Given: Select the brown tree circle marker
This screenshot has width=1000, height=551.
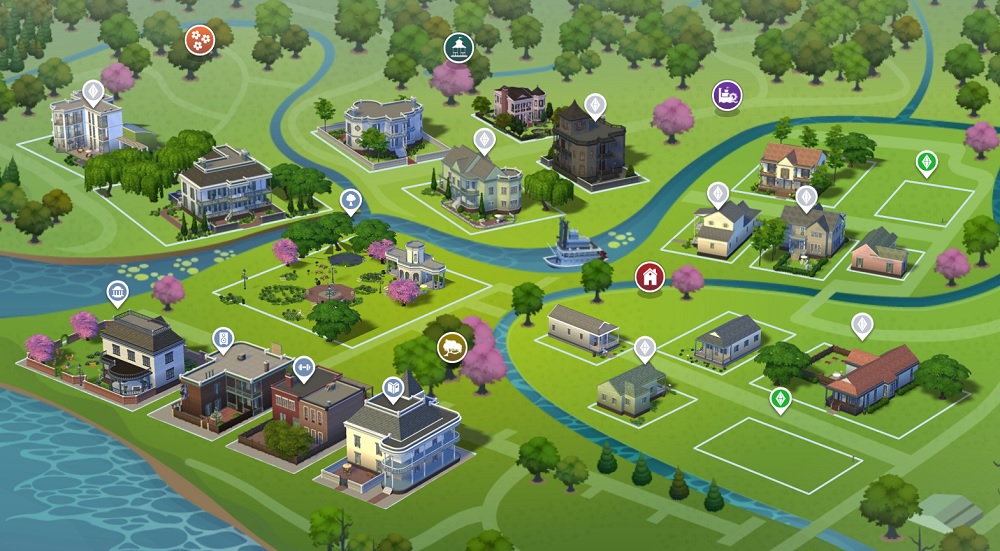Looking at the screenshot, I should pos(452,347).
